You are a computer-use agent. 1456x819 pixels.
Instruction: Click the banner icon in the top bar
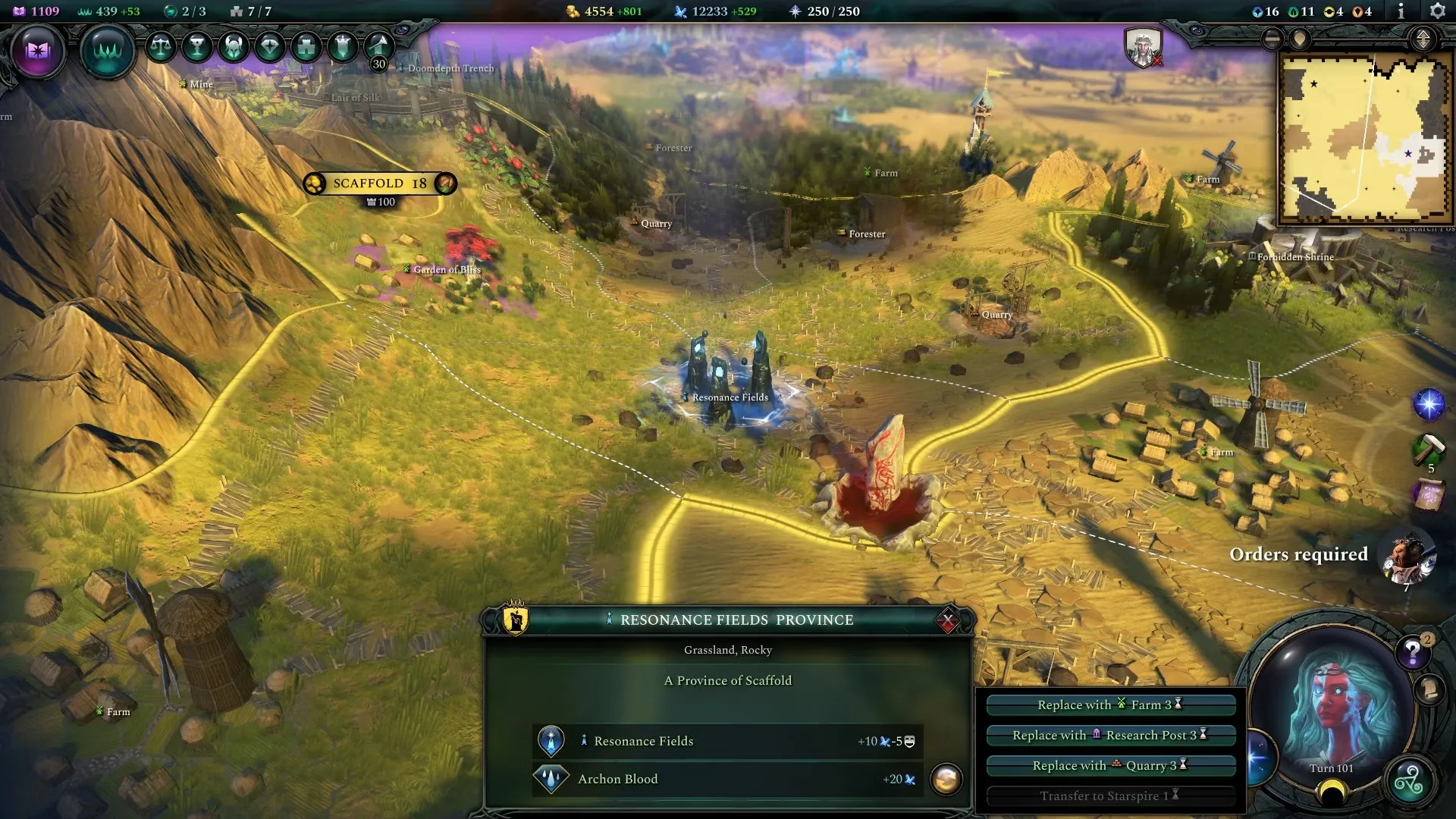pos(343,47)
